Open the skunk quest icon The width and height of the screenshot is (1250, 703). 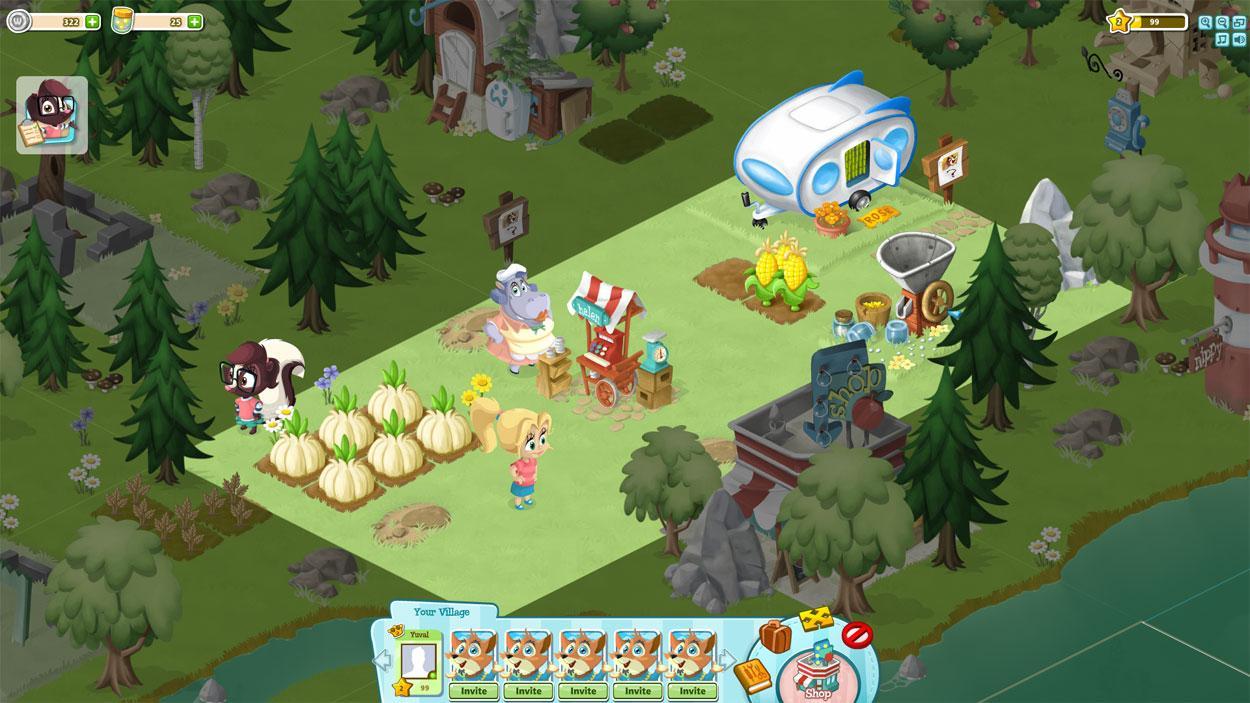coord(52,116)
